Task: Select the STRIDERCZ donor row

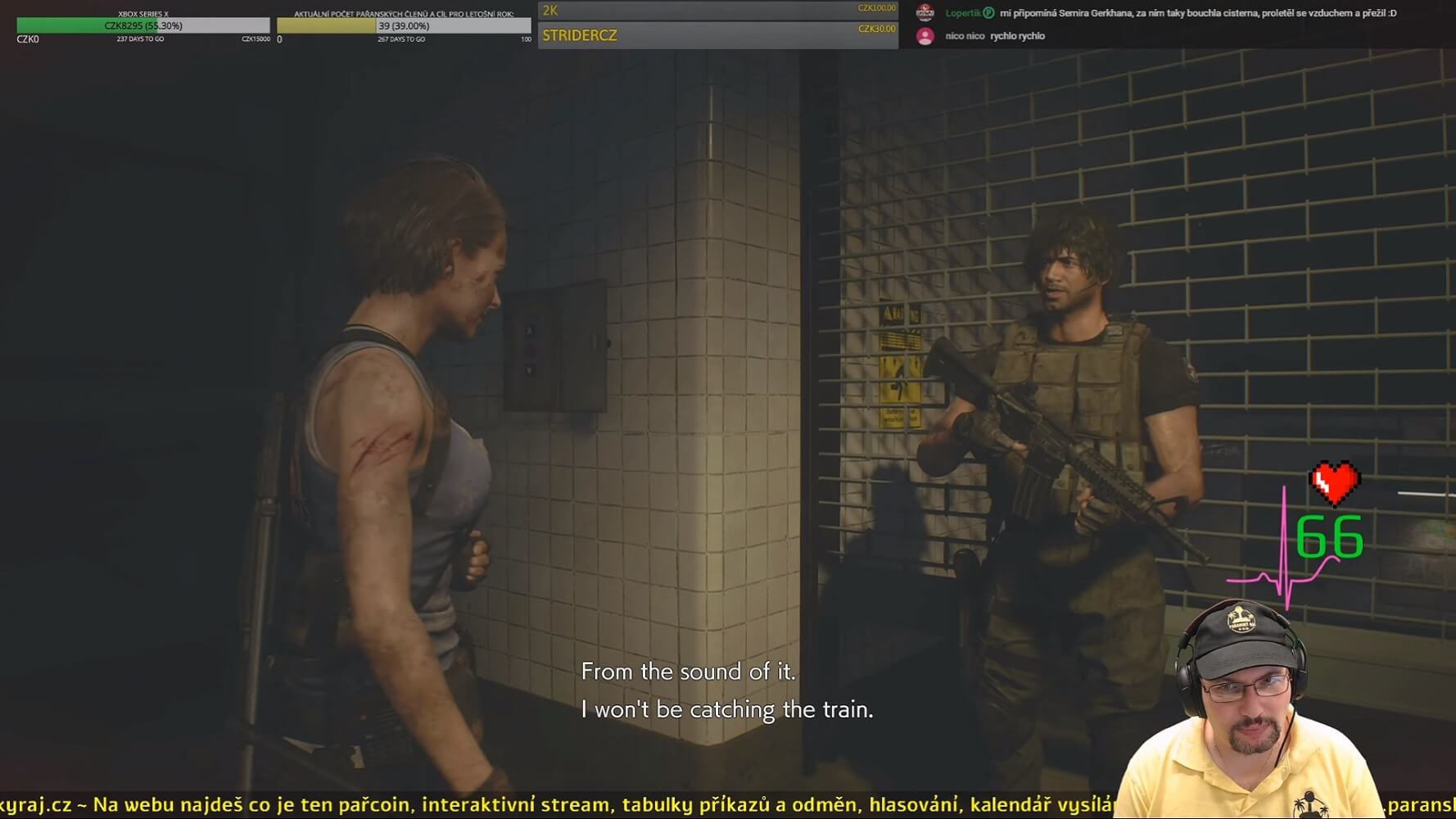Action: (717, 35)
